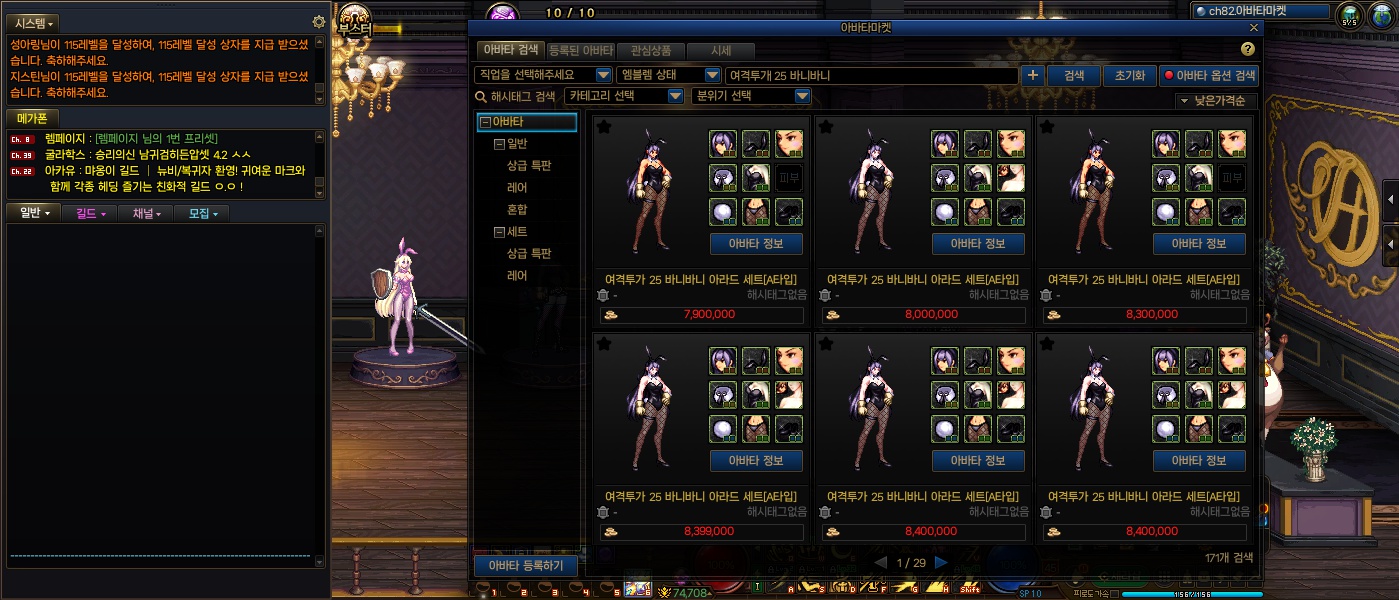1399x600 pixels.
Task: Switch chat to the 길드 tab
Action: click(90, 213)
